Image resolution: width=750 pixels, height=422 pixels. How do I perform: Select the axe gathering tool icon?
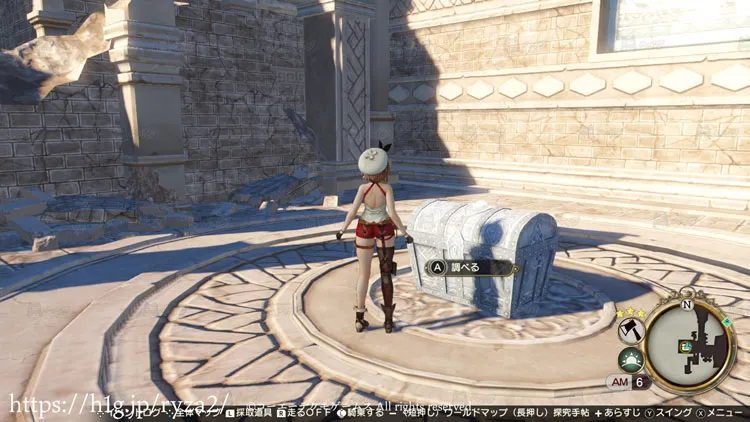pos(631,329)
